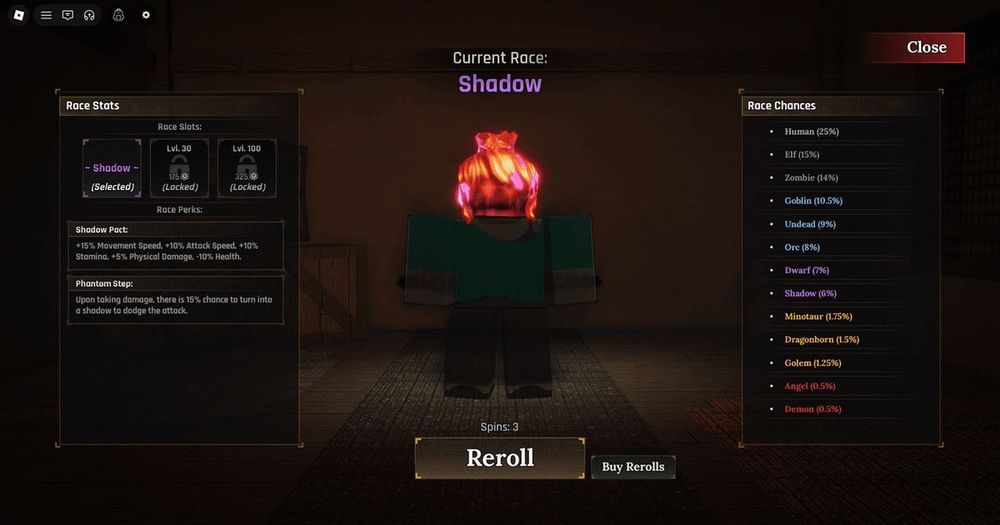Unlock the Lvl. 100 race slot
This screenshot has width=1000, height=525.
[247, 168]
